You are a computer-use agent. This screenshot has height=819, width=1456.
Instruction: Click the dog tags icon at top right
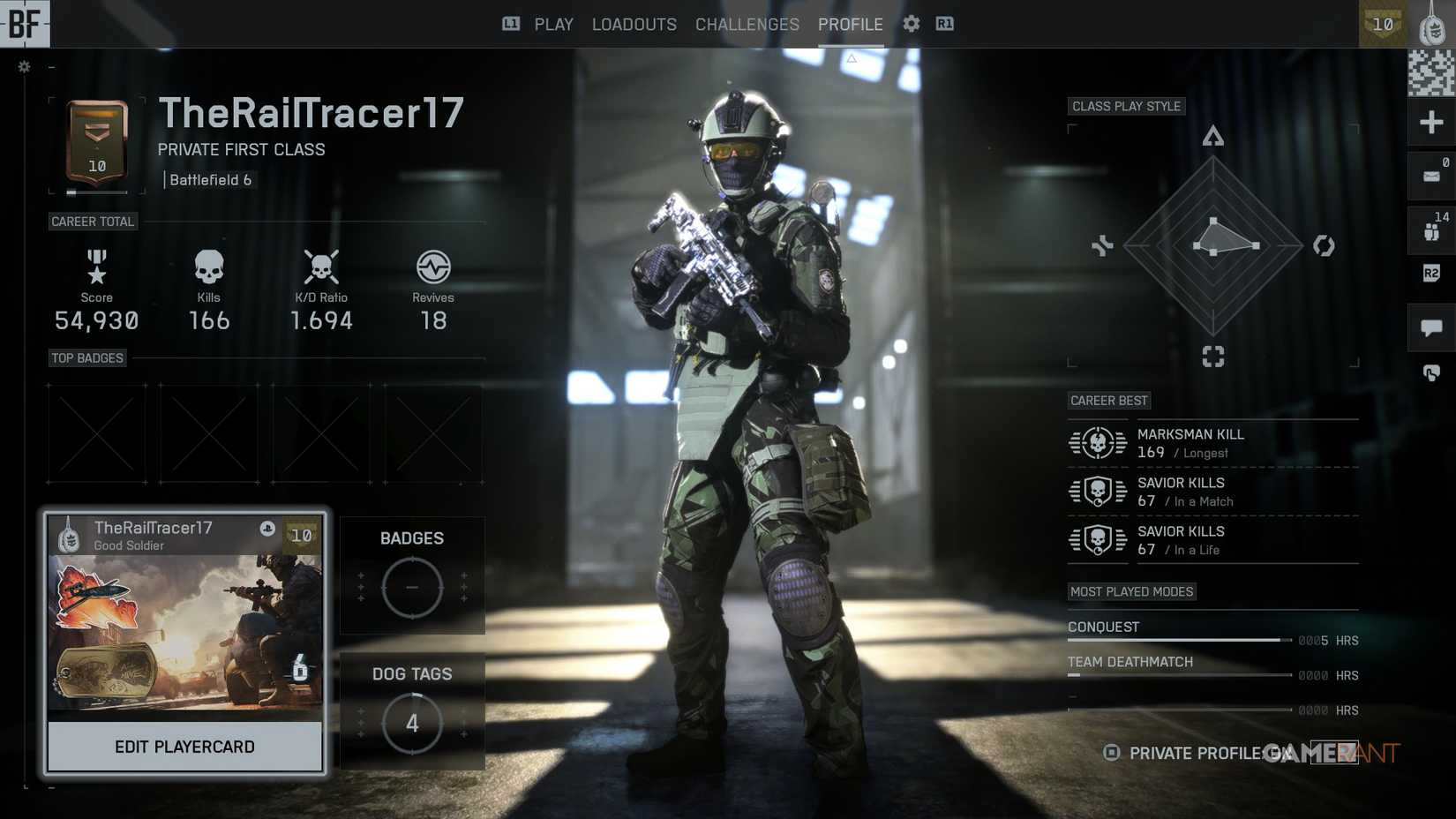(x=1431, y=22)
